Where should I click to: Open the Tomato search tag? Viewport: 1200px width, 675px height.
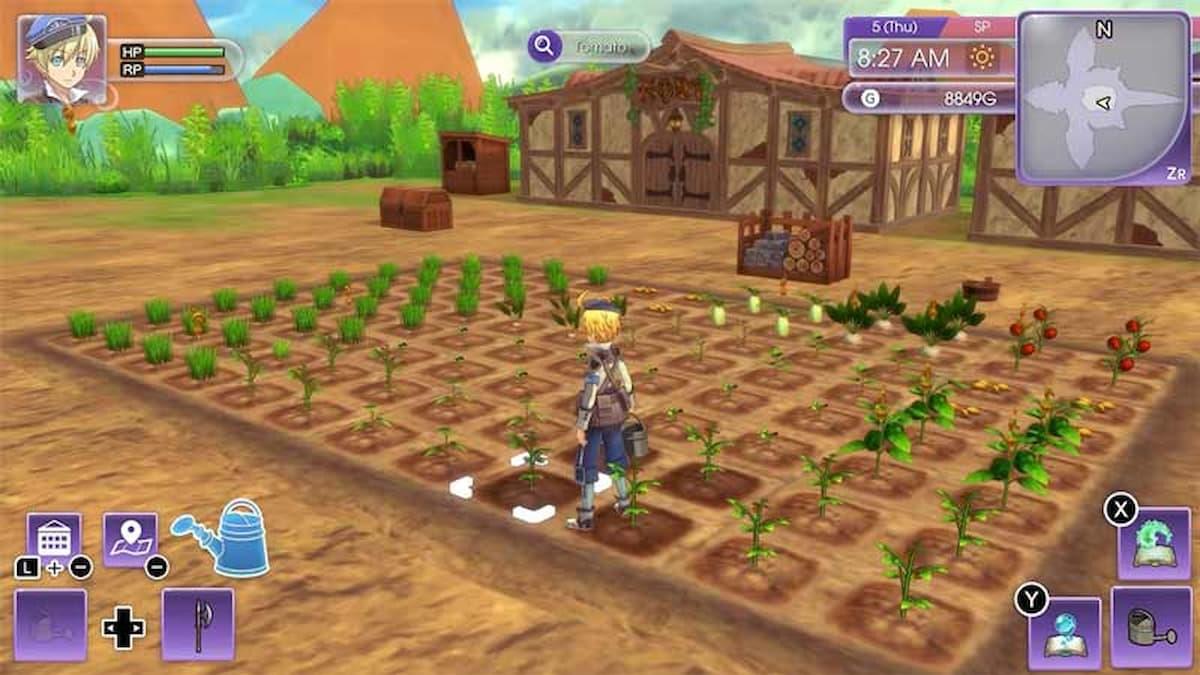(x=590, y=46)
